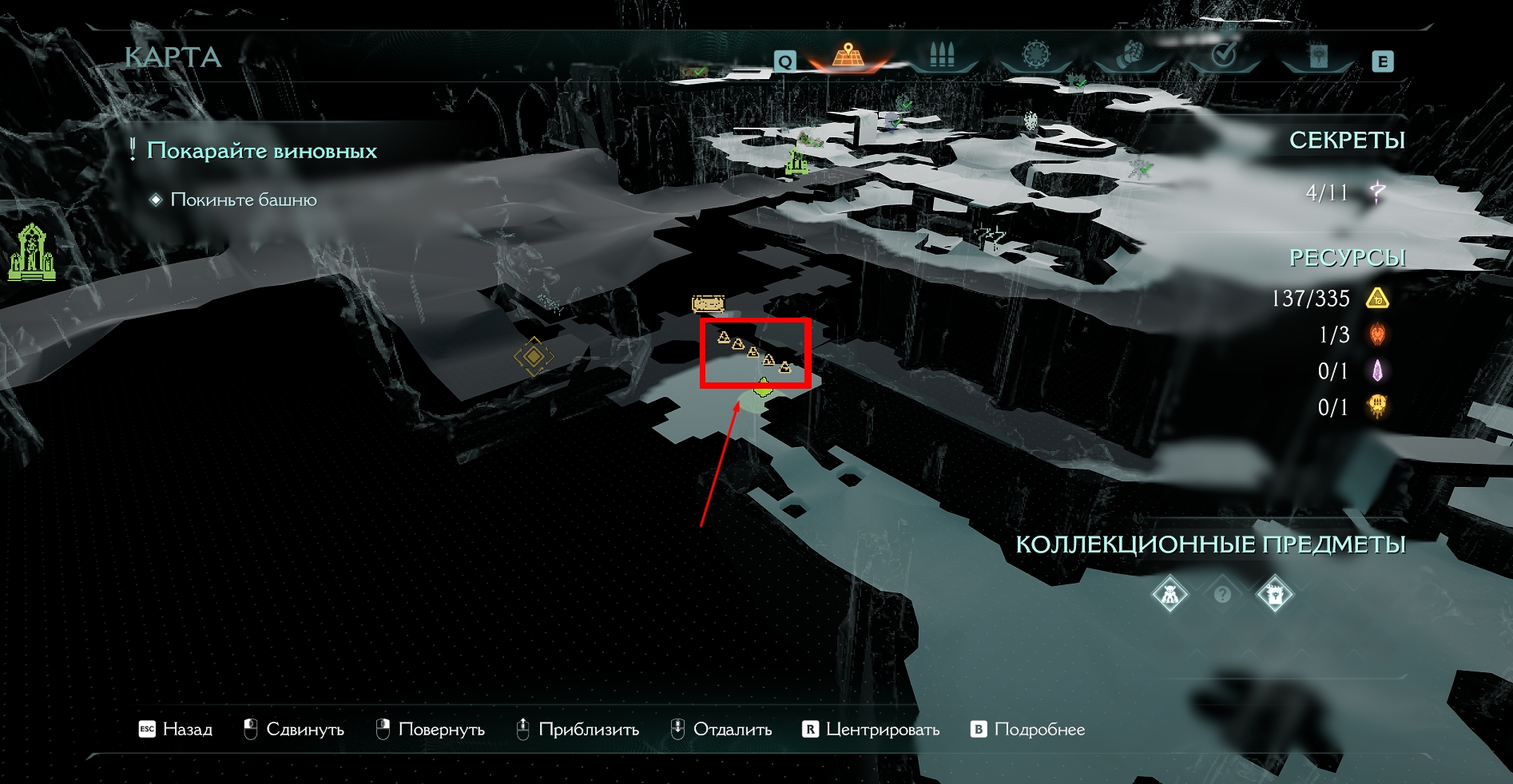Viewport: 1513px width, 784px height.
Task: Open the codex book tab
Action: pos(1318,56)
